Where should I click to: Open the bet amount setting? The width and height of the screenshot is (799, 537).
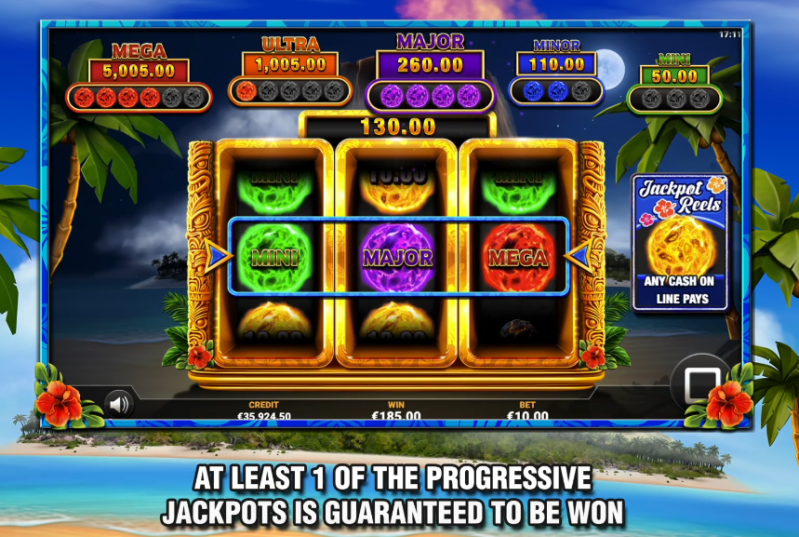pos(527,411)
